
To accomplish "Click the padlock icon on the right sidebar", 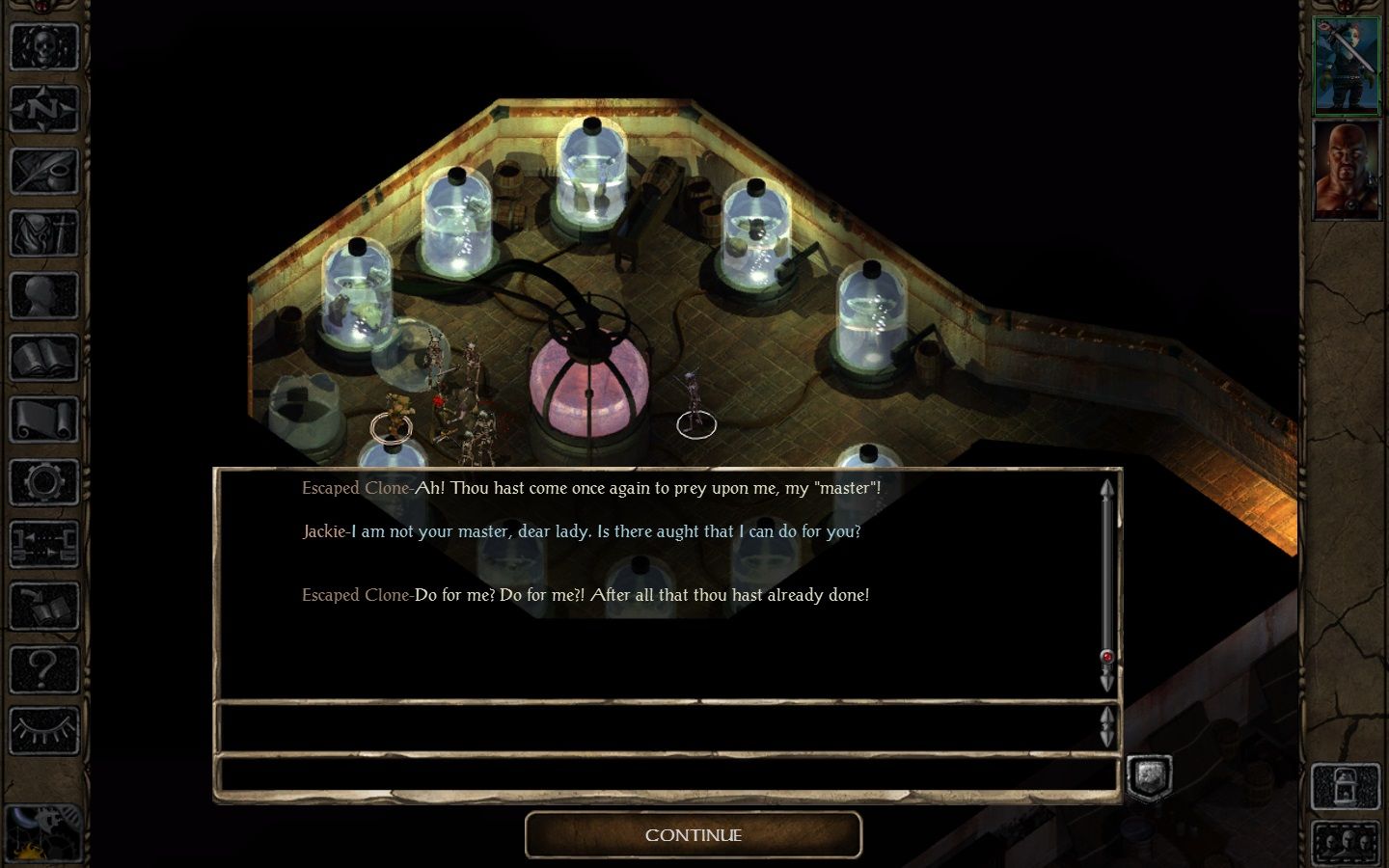I will 1345,787.
